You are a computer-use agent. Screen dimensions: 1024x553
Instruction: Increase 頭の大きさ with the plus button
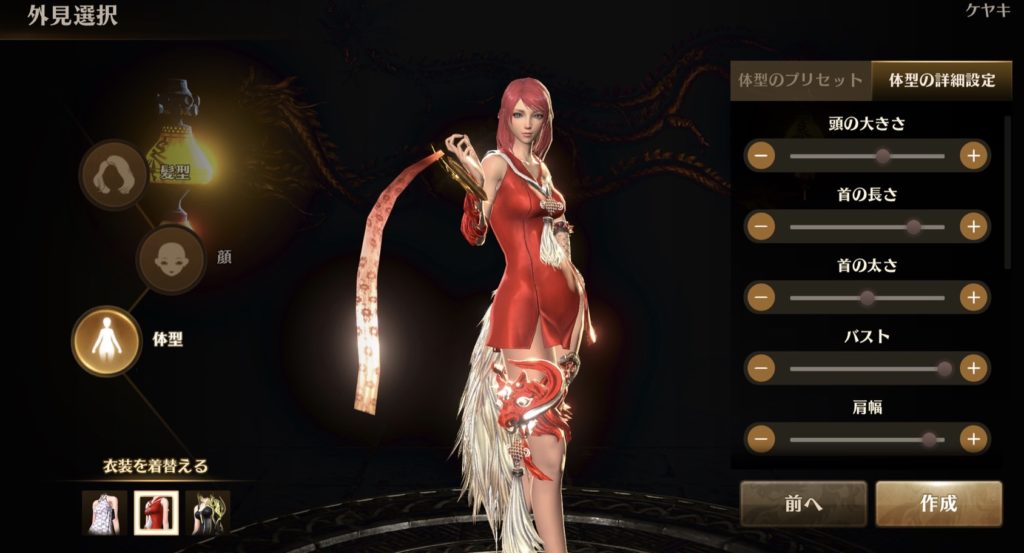[973, 156]
